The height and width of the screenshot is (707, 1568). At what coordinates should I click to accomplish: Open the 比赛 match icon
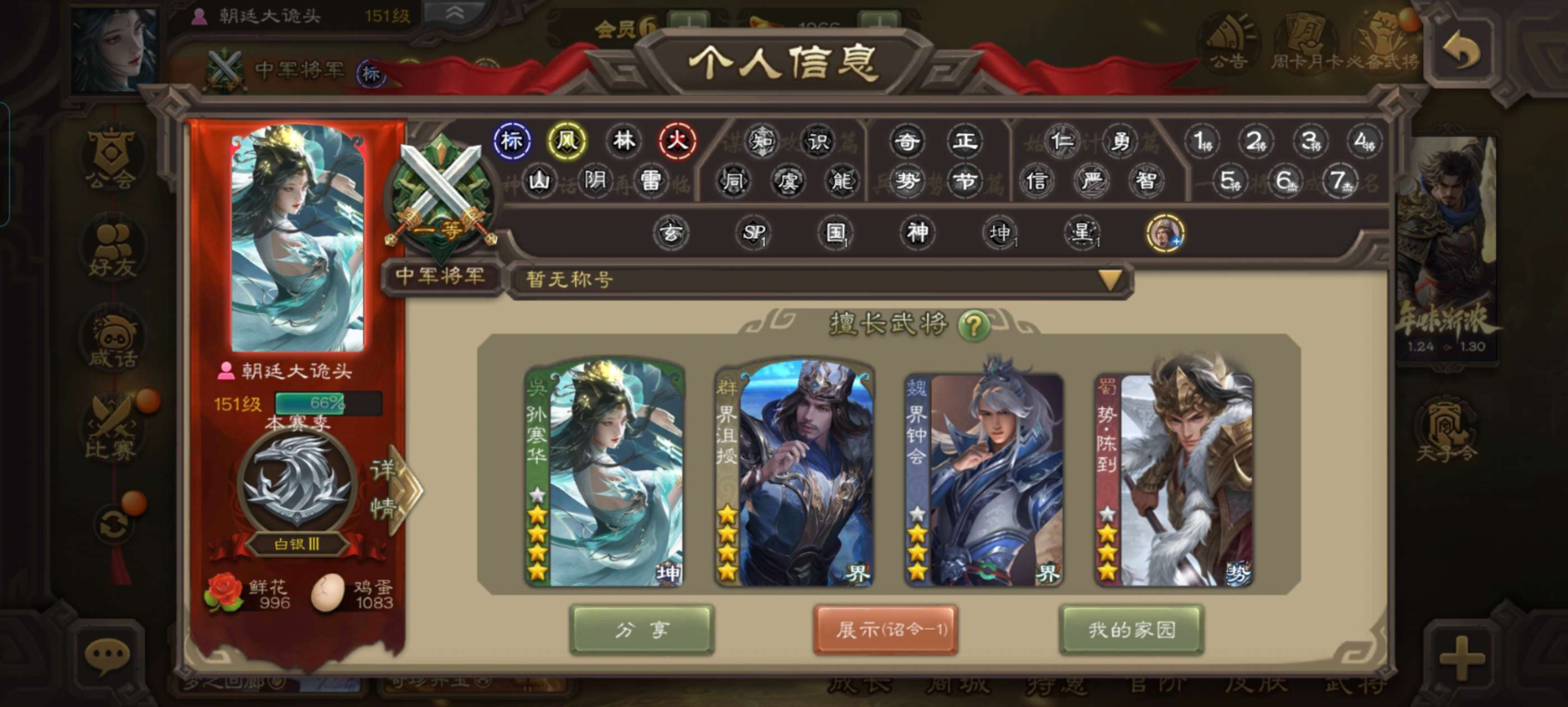[x=111, y=428]
